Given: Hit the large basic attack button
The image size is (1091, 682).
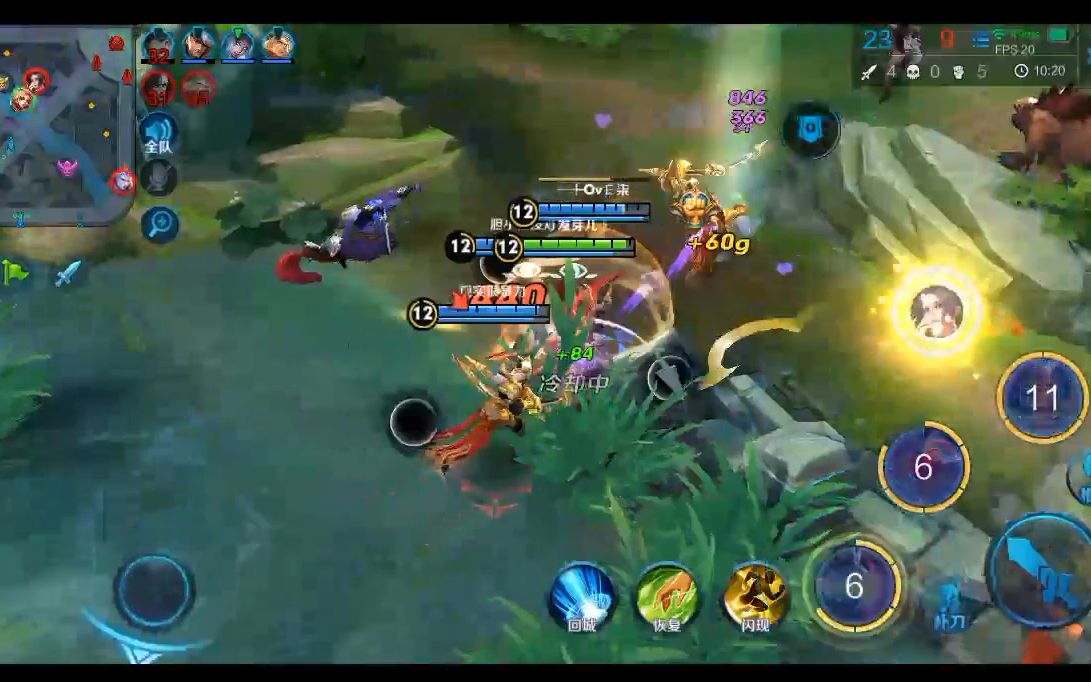Looking at the screenshot, I should (x=1040, y=570).
